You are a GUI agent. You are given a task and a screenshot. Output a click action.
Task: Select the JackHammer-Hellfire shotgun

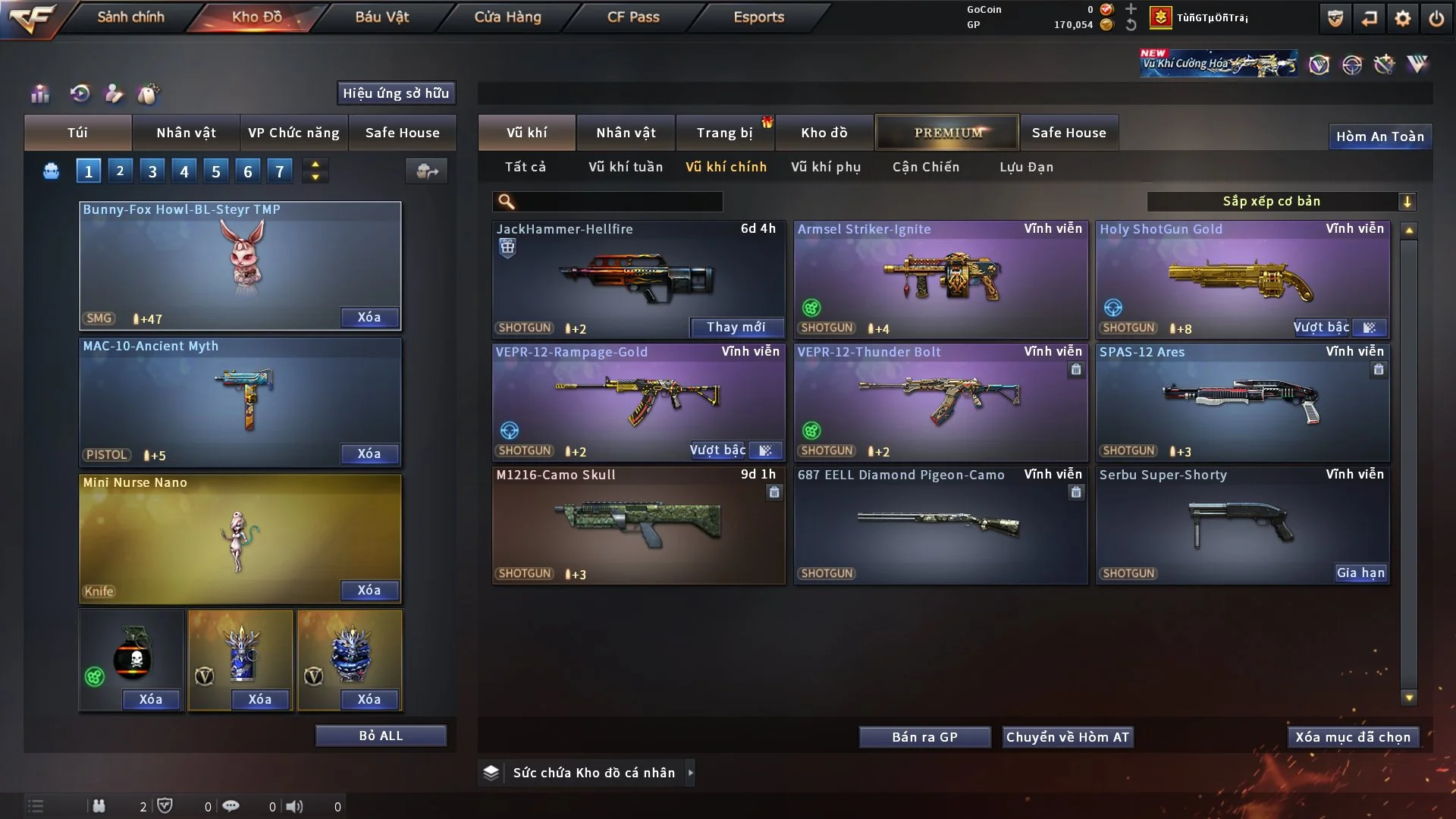pyautogui.click(x=637, y=277)
